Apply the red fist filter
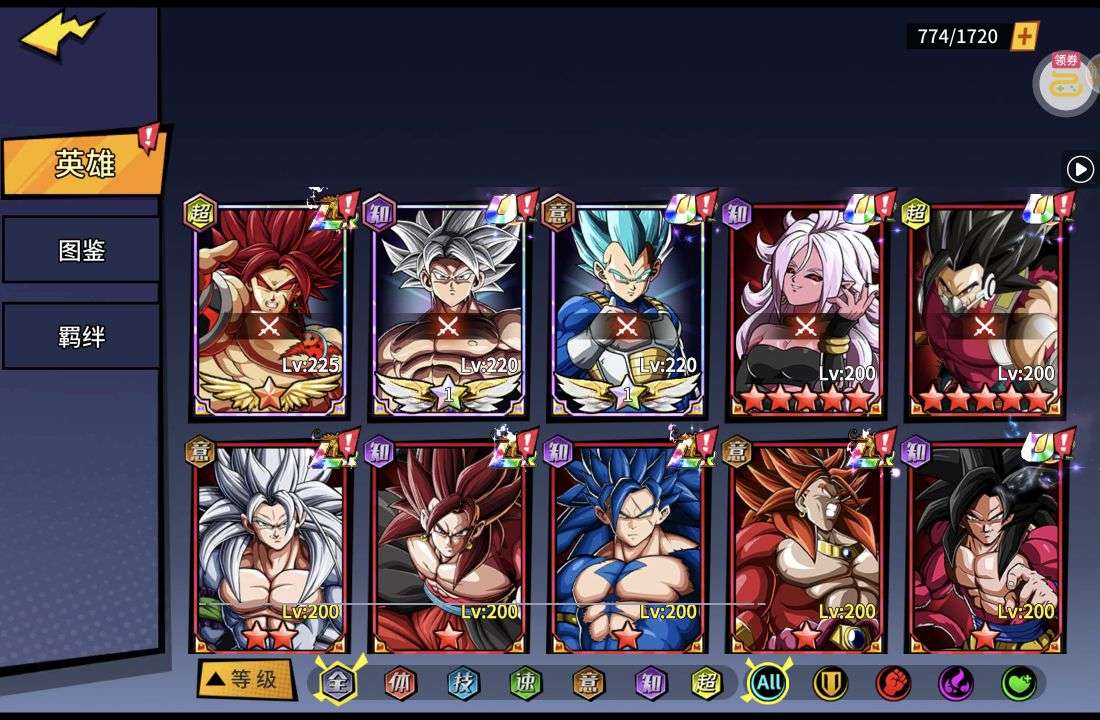Screen dimensions: 1100x720 point(893,683)
